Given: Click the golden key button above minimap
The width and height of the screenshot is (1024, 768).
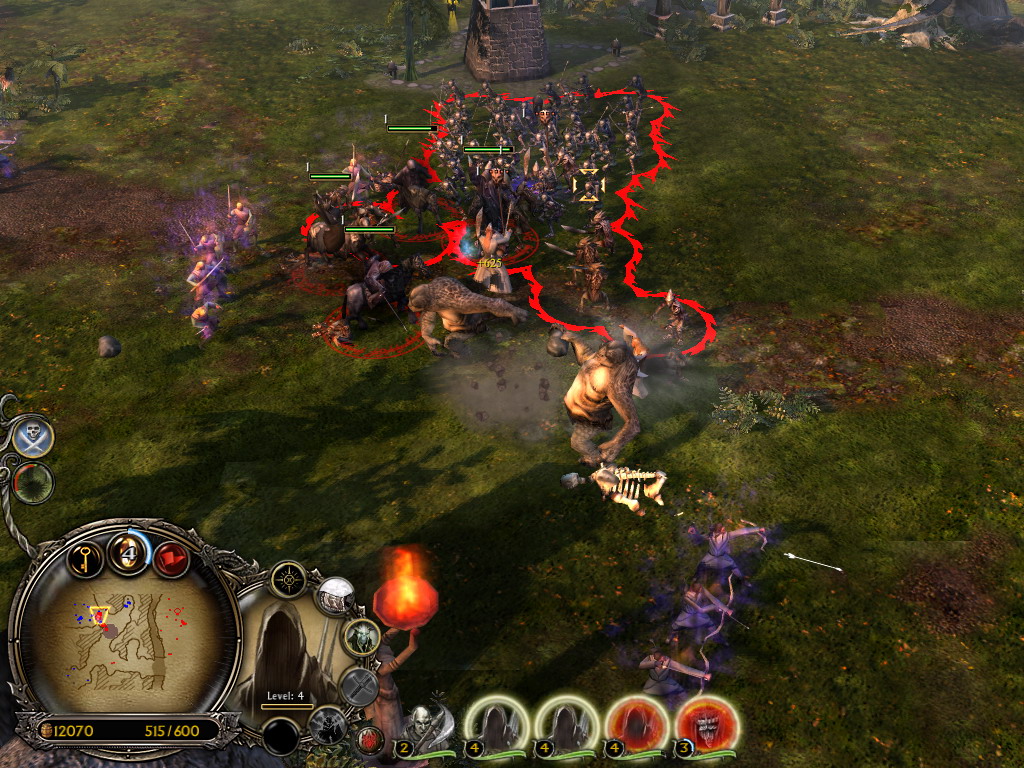Looking at the screenshot, I should (x=86, y=557).
